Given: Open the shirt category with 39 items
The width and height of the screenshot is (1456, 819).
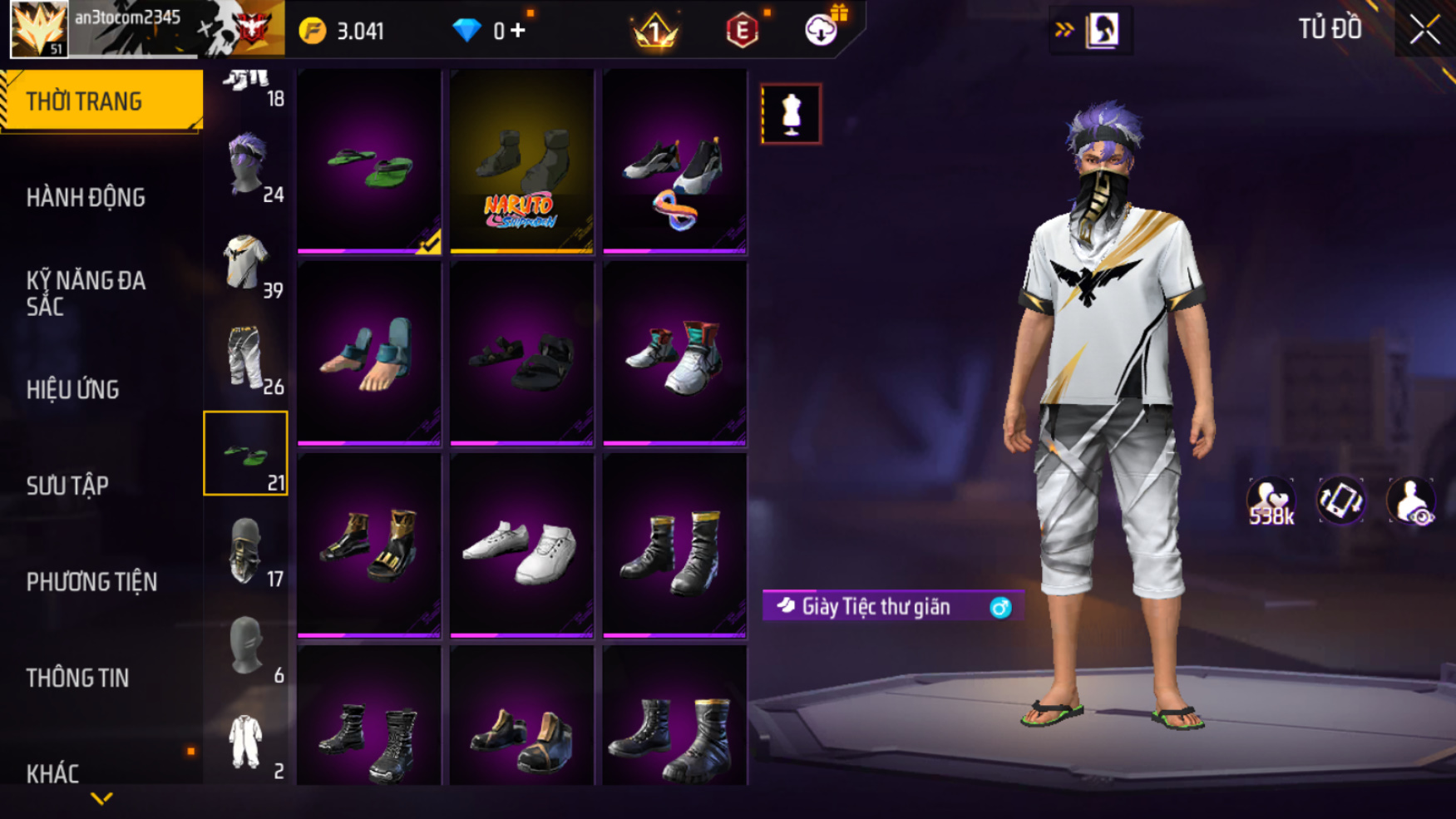Looking at the screenshot, I should click(x=246, y=263).
